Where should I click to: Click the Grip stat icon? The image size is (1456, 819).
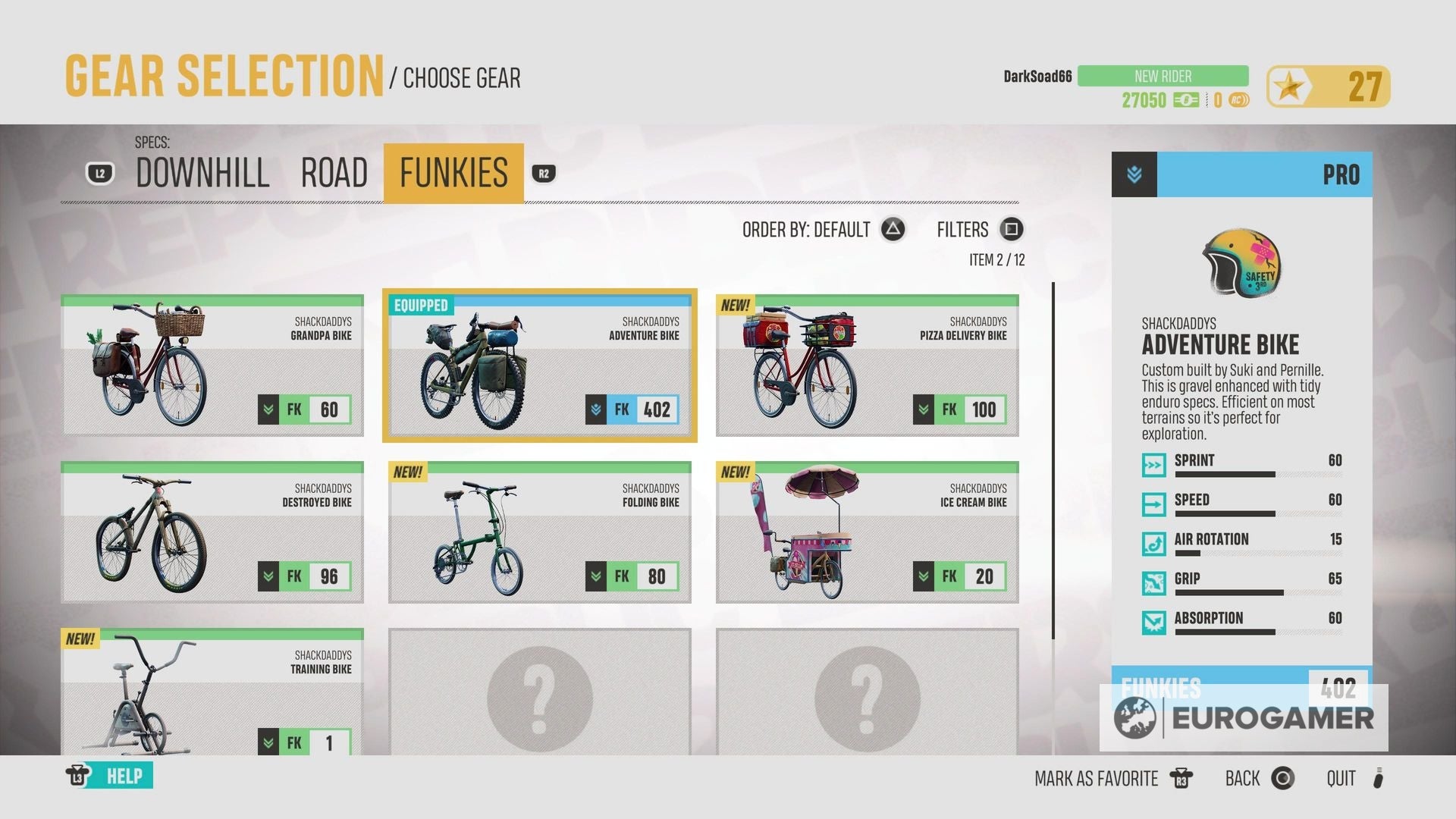(x=1153, y=583)
